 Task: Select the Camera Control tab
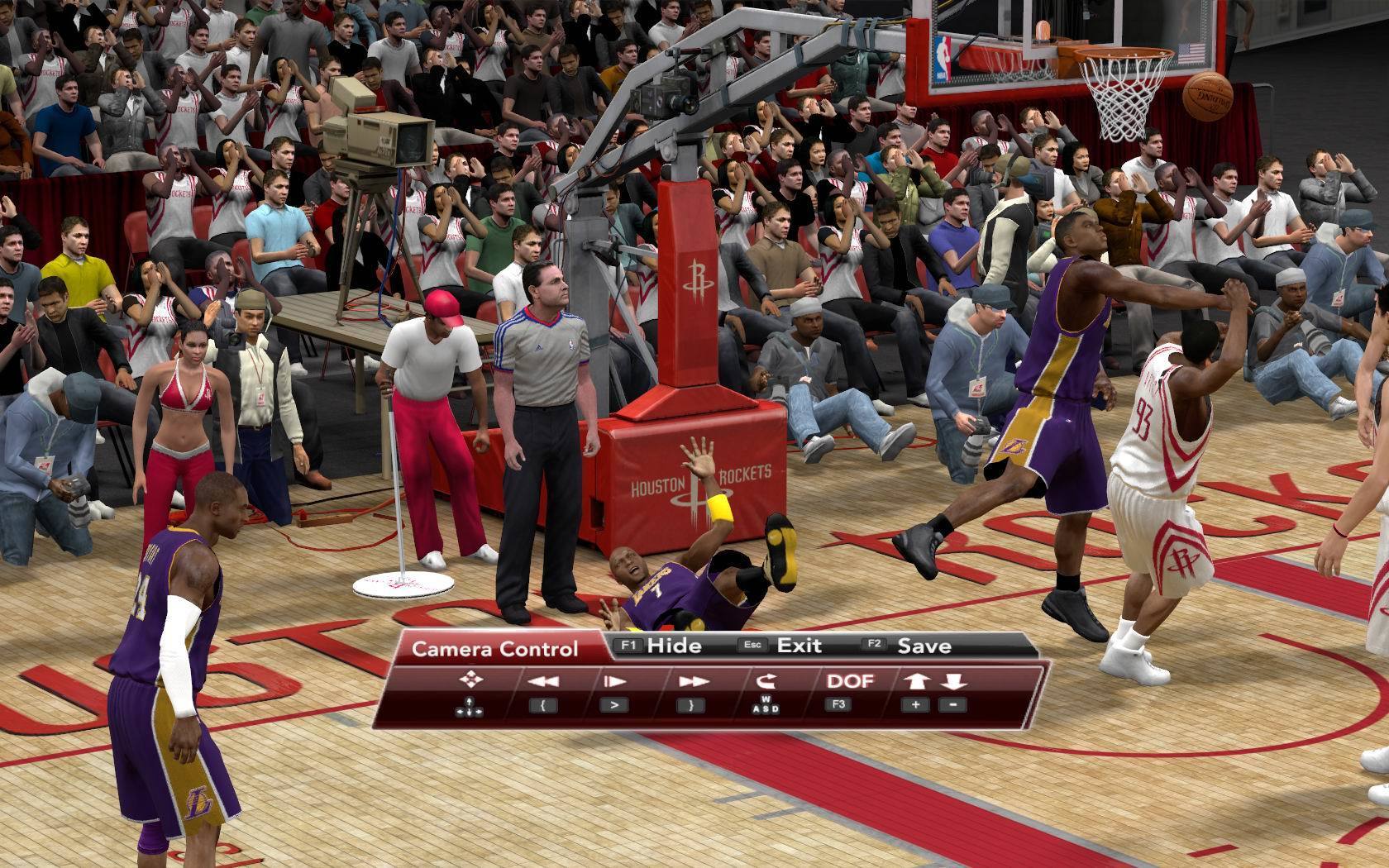[x=494, y=649]
